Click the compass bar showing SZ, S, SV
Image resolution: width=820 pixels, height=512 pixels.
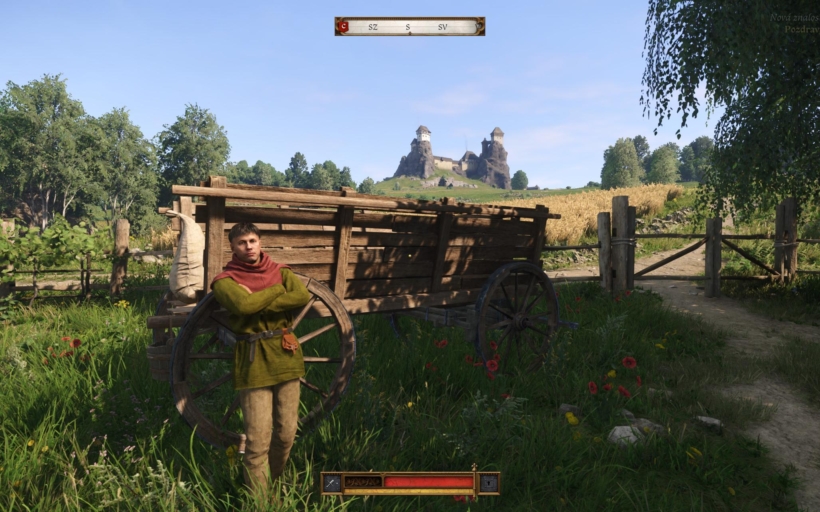(410, 26)
